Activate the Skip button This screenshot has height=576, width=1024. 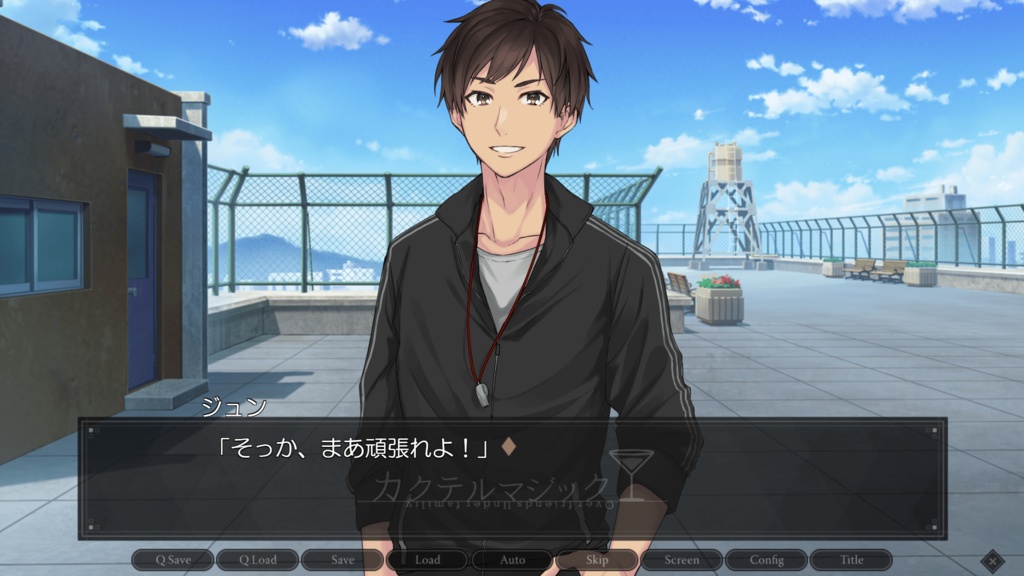coord(597,560)
